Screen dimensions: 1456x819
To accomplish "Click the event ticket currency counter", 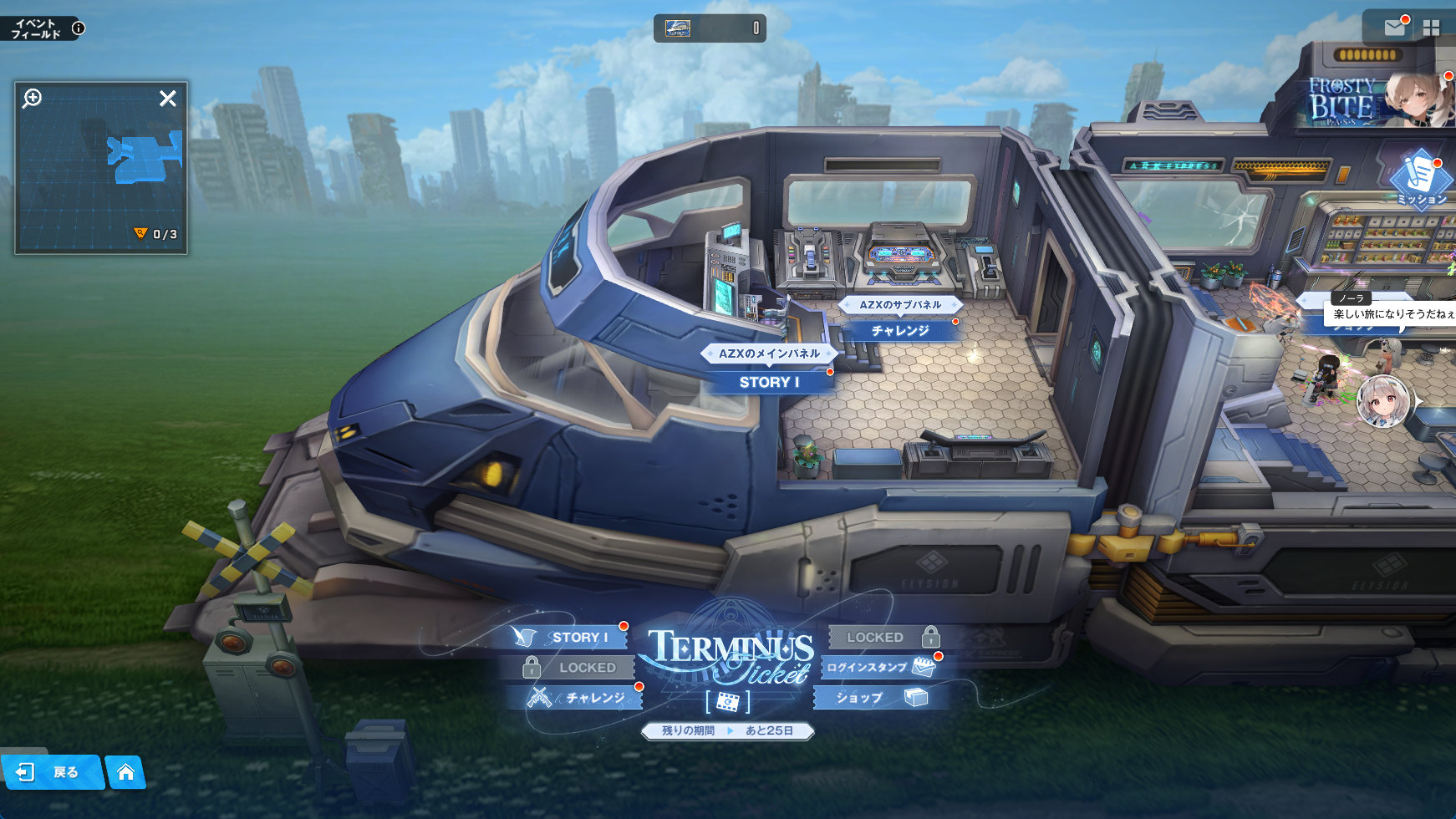I will (710, 28).
